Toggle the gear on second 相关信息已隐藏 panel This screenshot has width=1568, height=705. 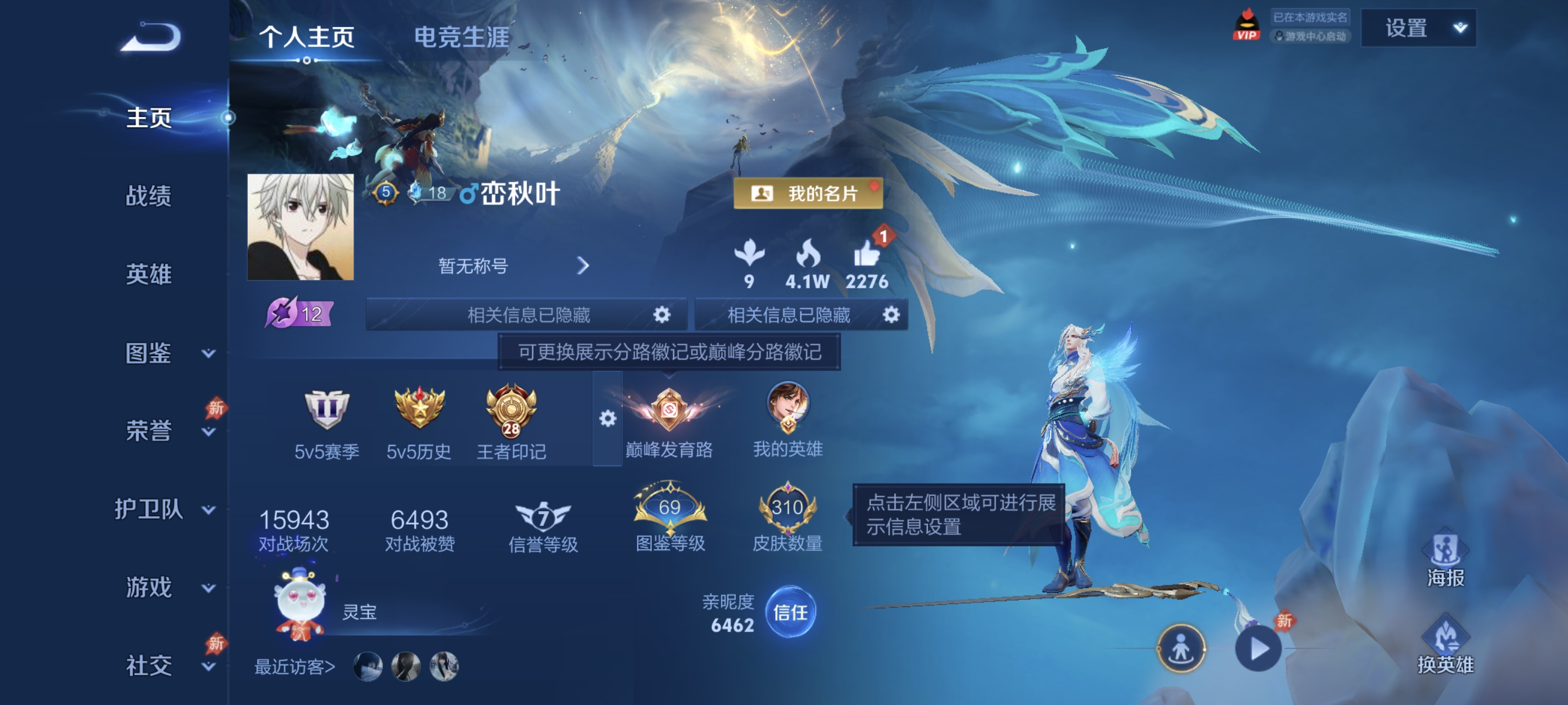pyautogui.click(x=892, y=315)
